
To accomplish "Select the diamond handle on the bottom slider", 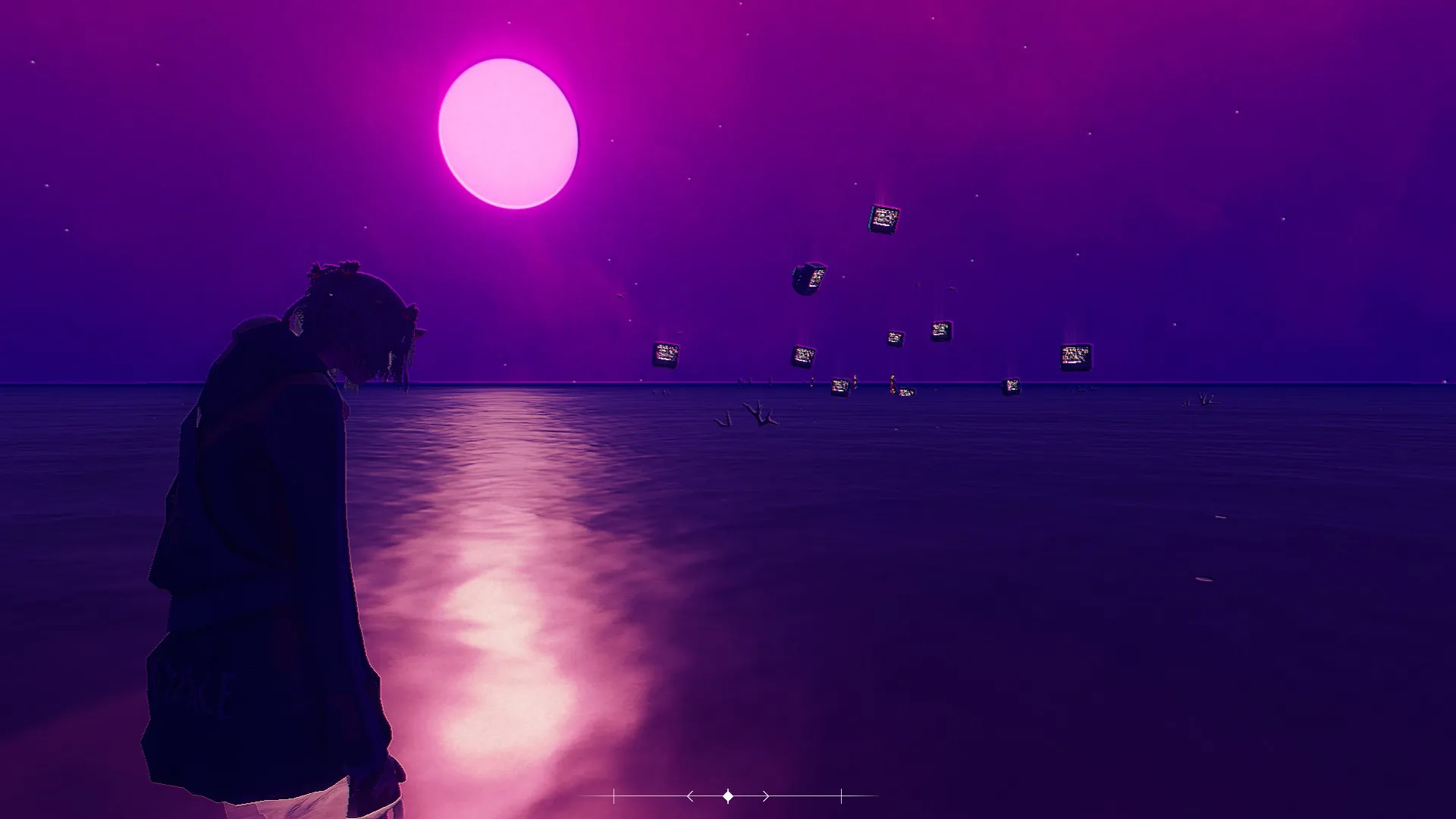I will 728,796.
